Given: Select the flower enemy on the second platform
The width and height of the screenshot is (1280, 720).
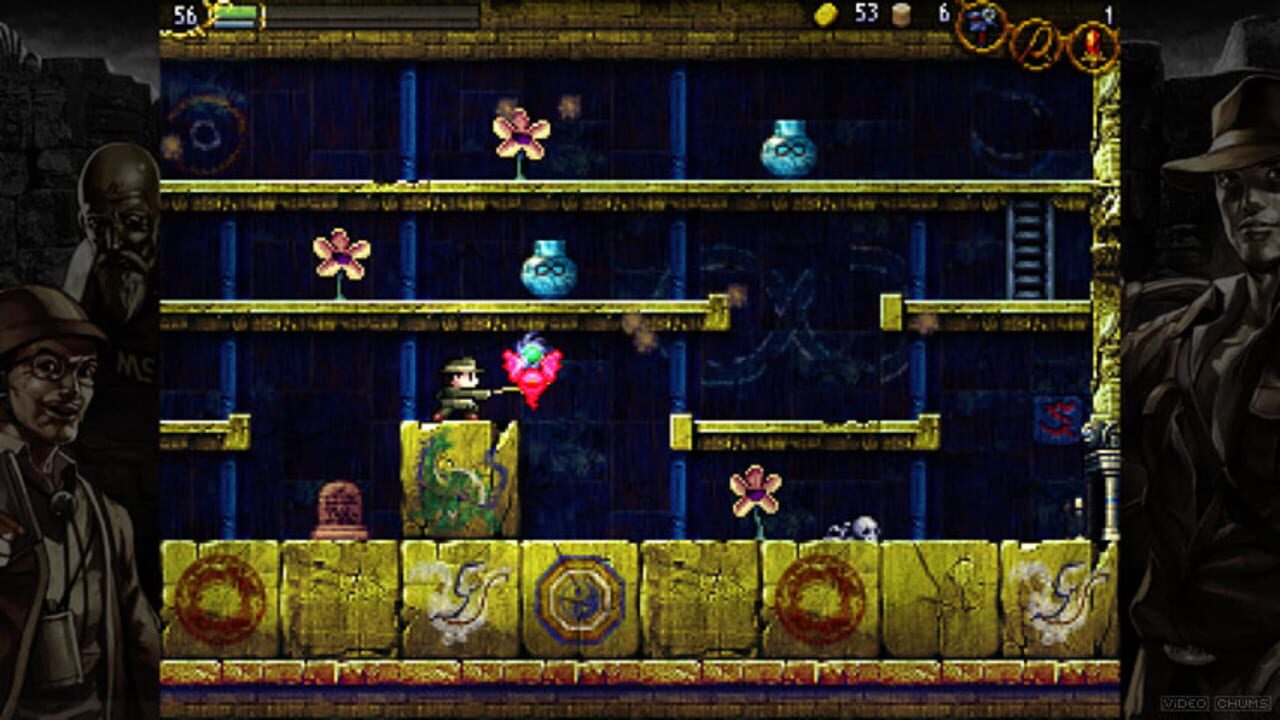Looking at the screenshot, I should coord(340,255).
